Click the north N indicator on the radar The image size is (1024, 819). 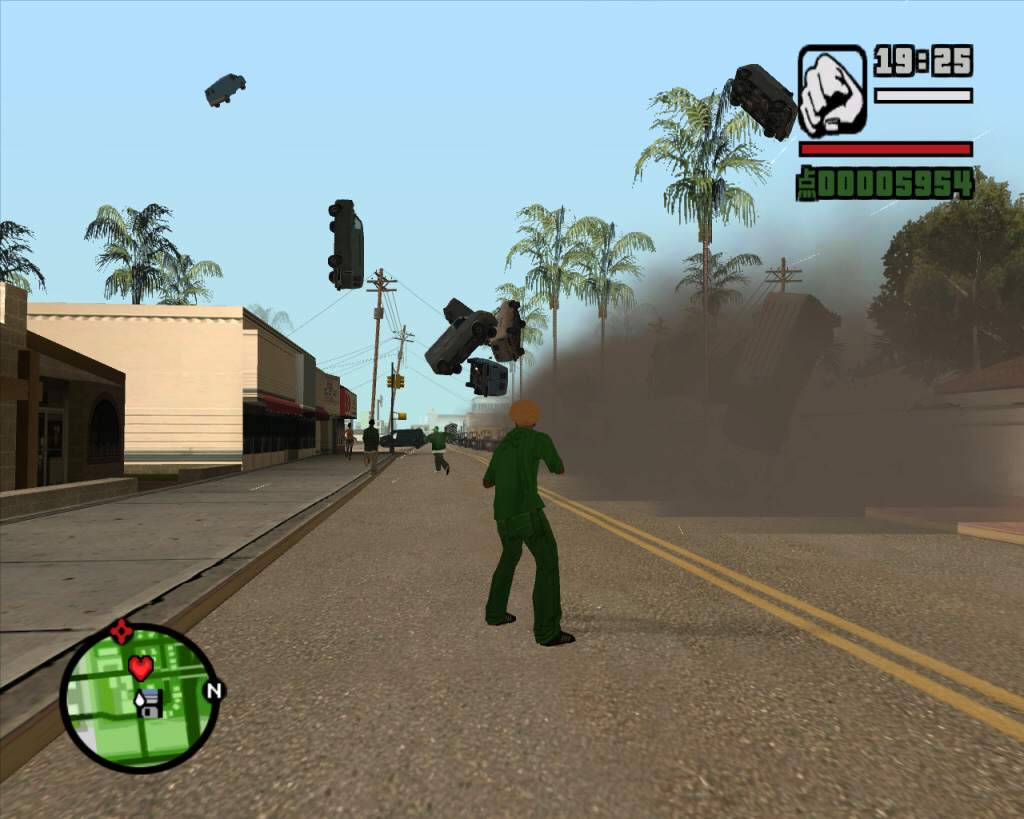[213, 690]
